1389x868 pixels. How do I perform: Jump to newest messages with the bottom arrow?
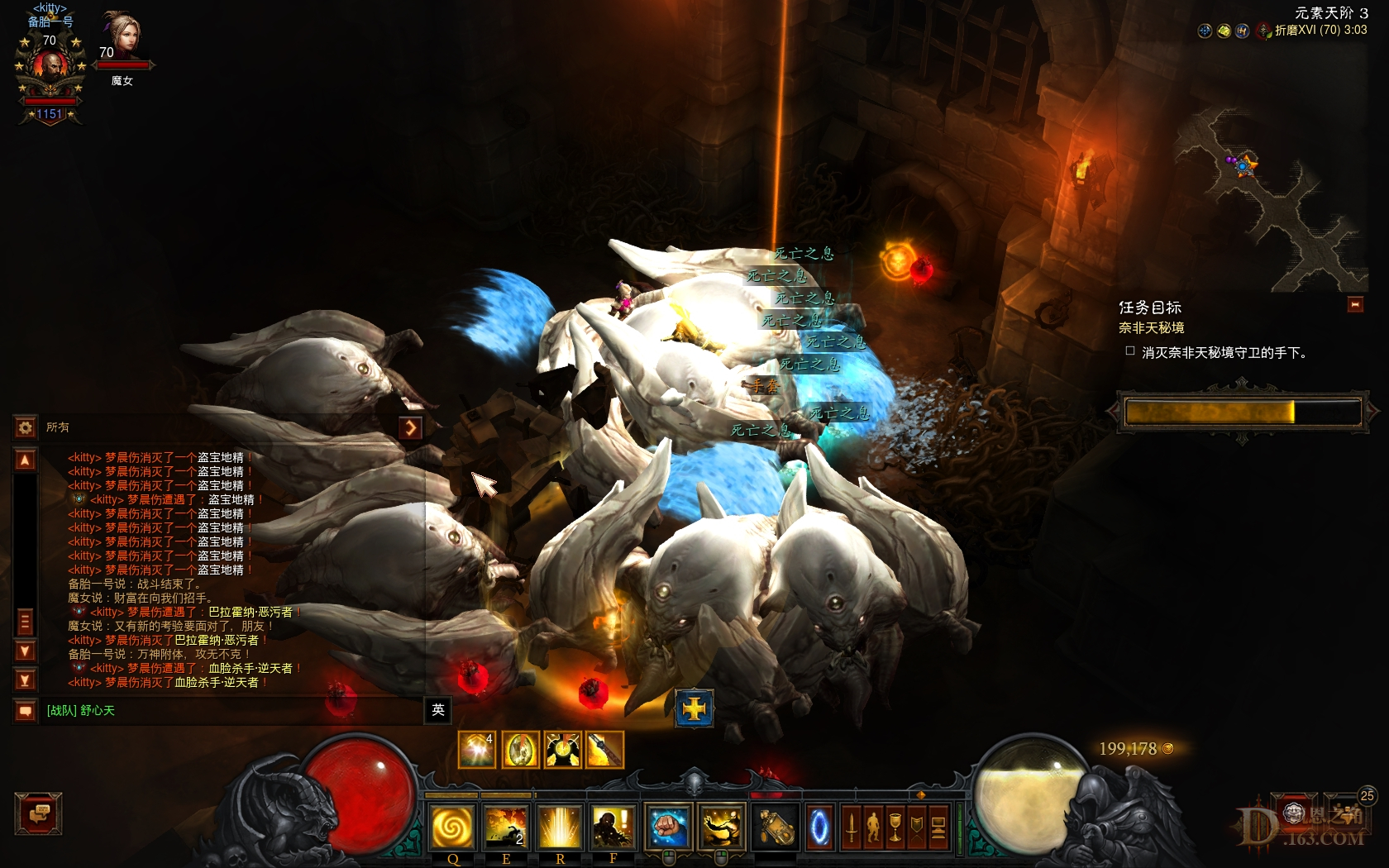click(x=25, y=680)
